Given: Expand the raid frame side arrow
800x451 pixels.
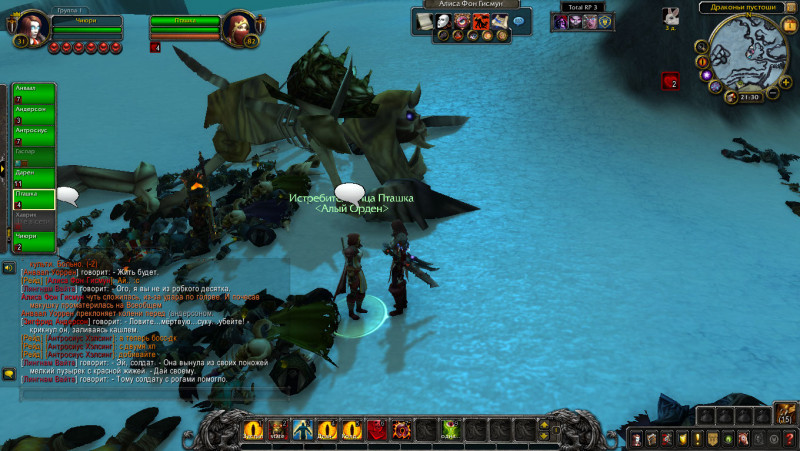Looking at the screenshot, I should tap(3, 165).
